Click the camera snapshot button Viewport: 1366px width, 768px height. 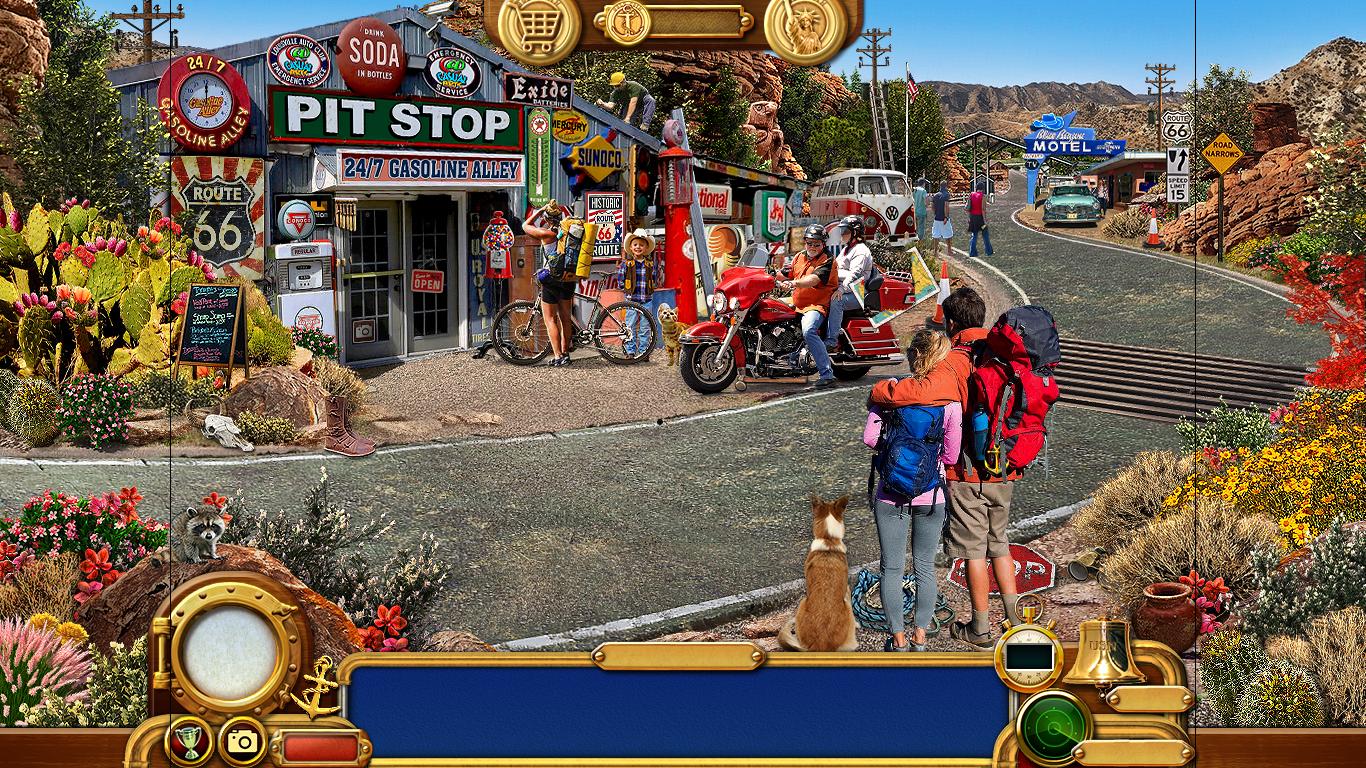(242, 741)
